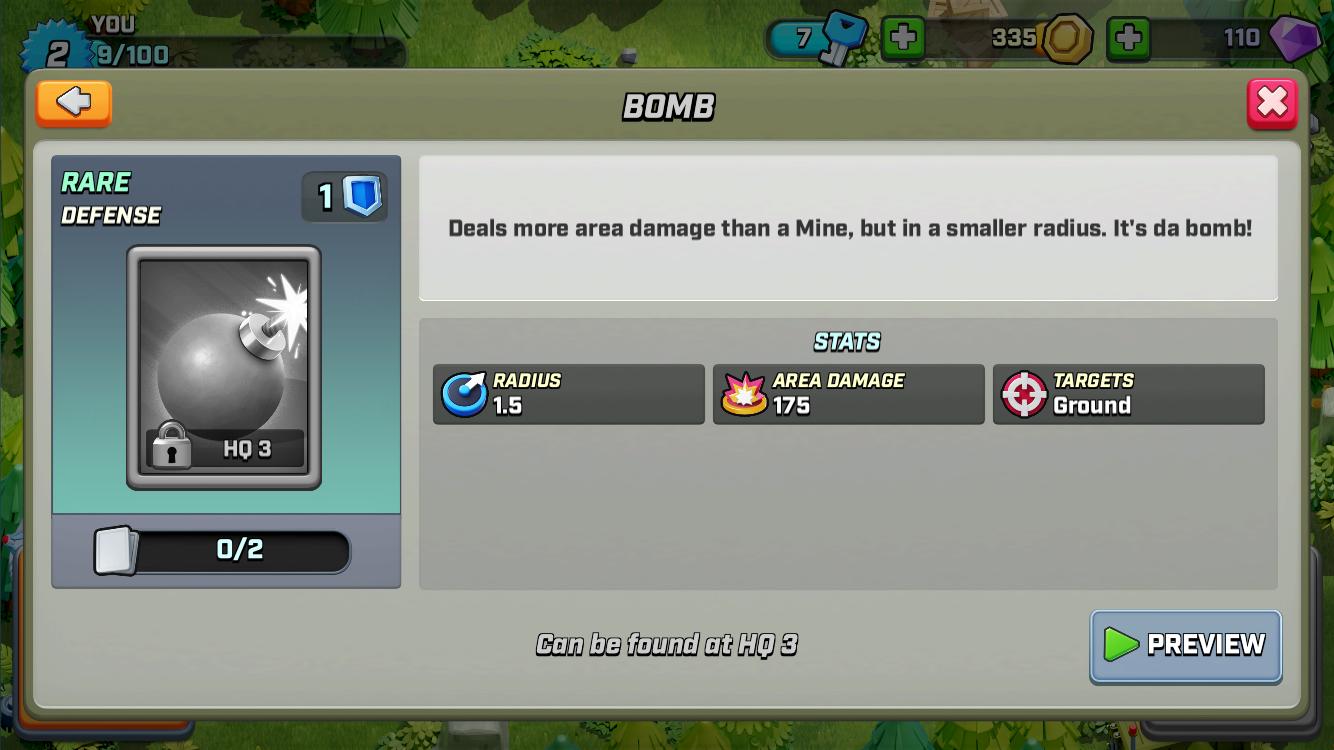Click the Area Damage explosion icon
The width and height of the screenshot is (1334, 750).
pyautogui.click(x=742, y=392)
